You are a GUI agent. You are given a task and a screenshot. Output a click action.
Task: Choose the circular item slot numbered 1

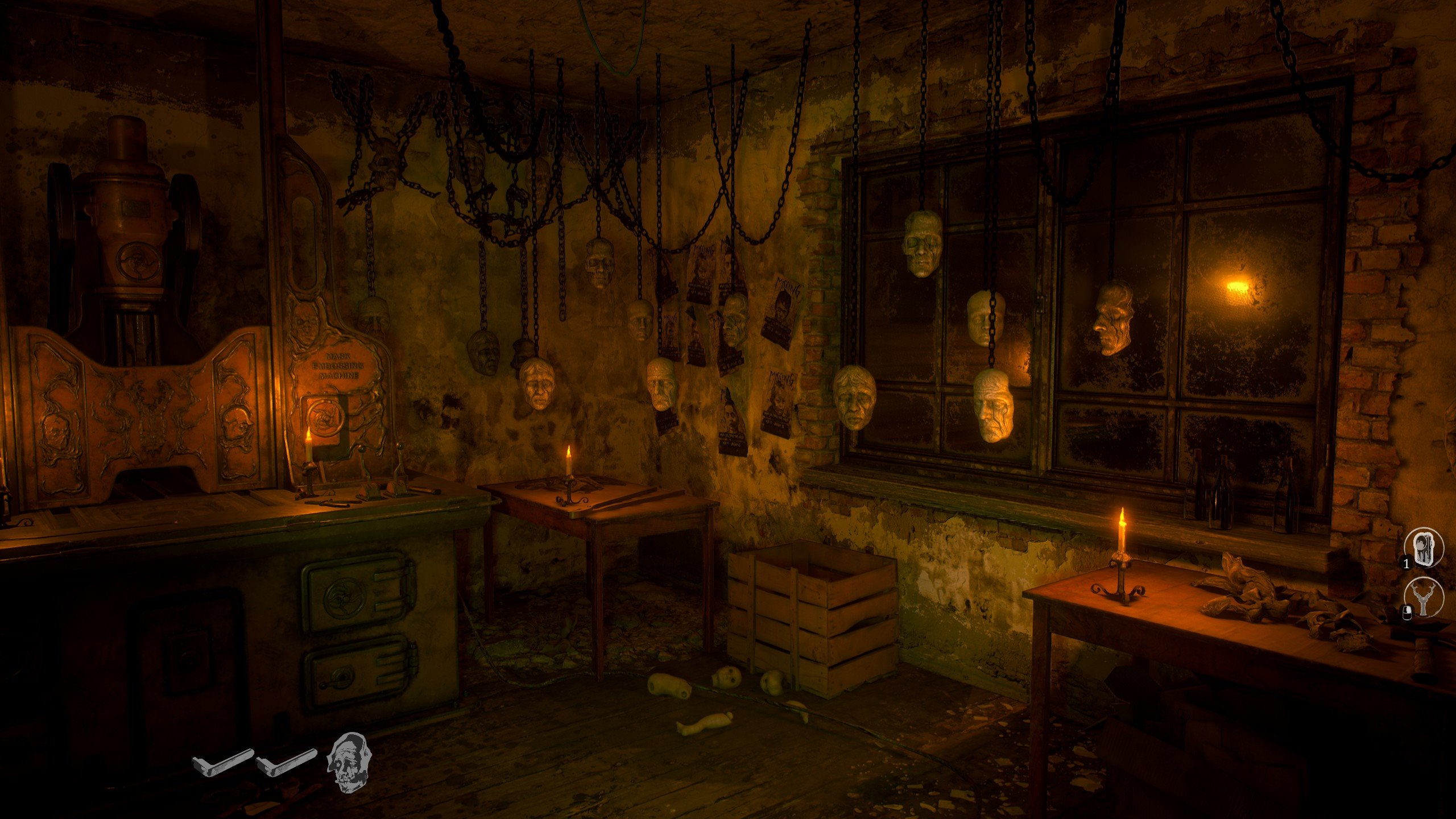pyautogui.click(x=1424, y=549)
